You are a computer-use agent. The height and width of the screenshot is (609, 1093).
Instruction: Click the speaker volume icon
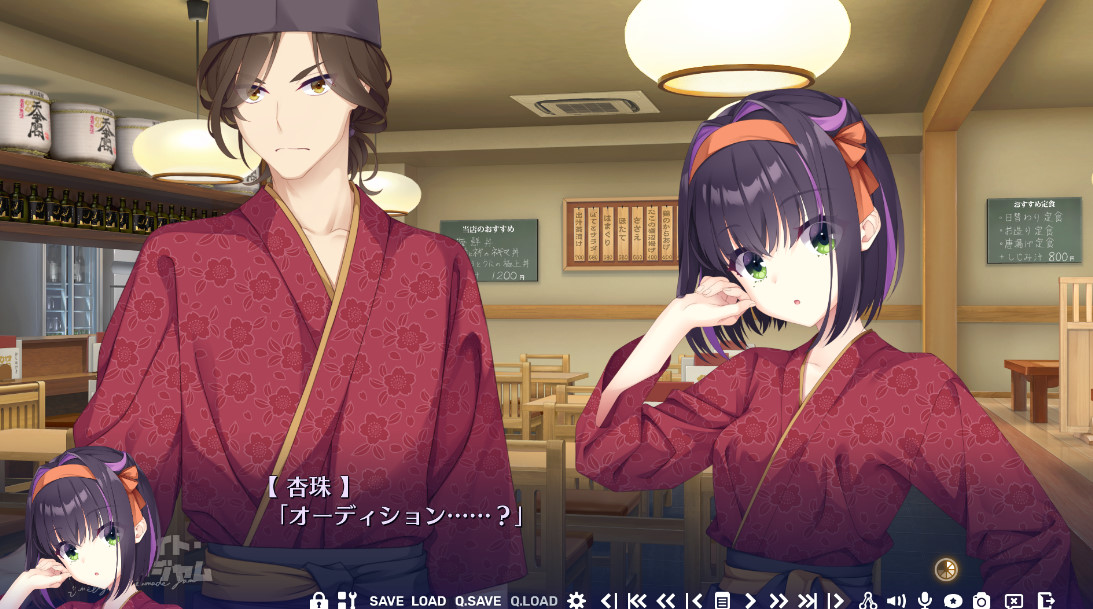point(896,601)
